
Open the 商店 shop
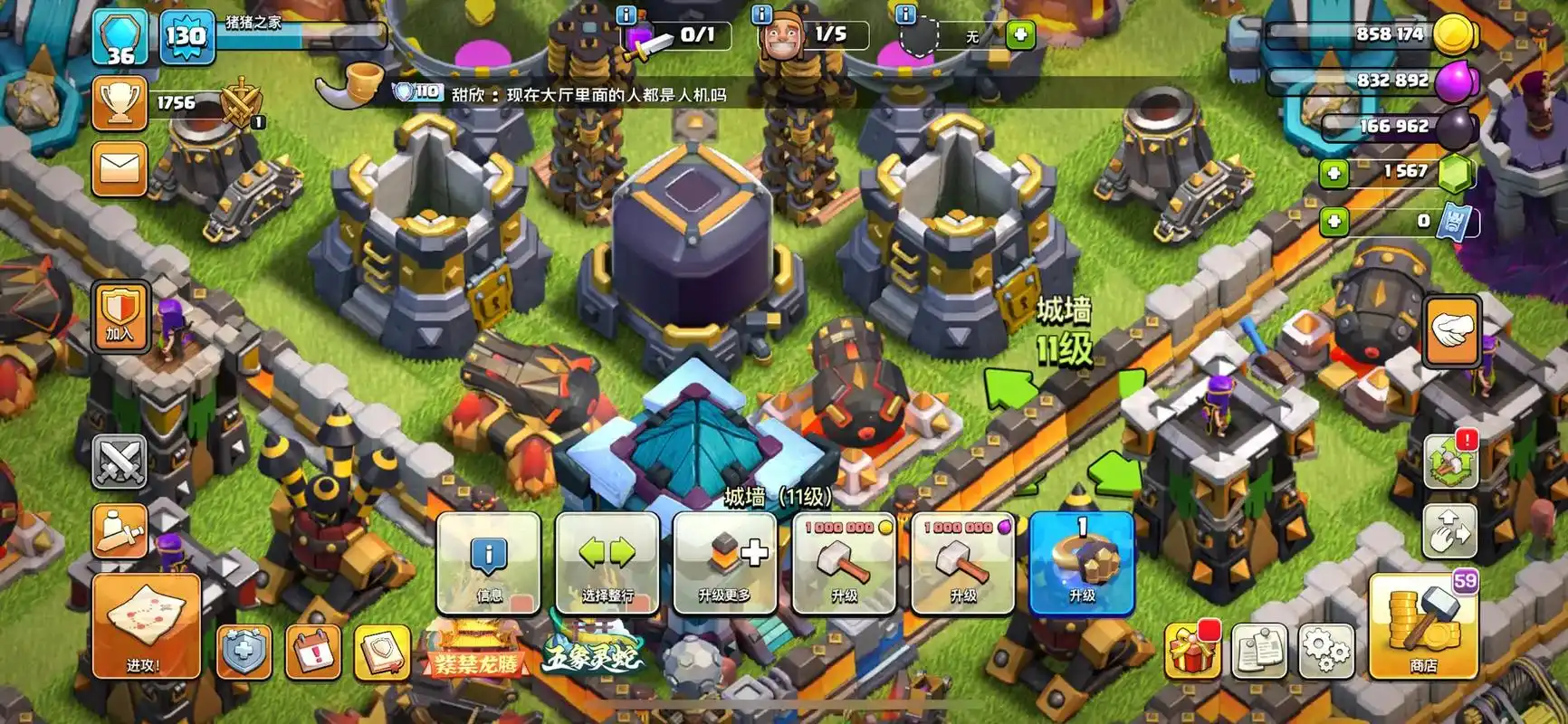pos(1423,626)
